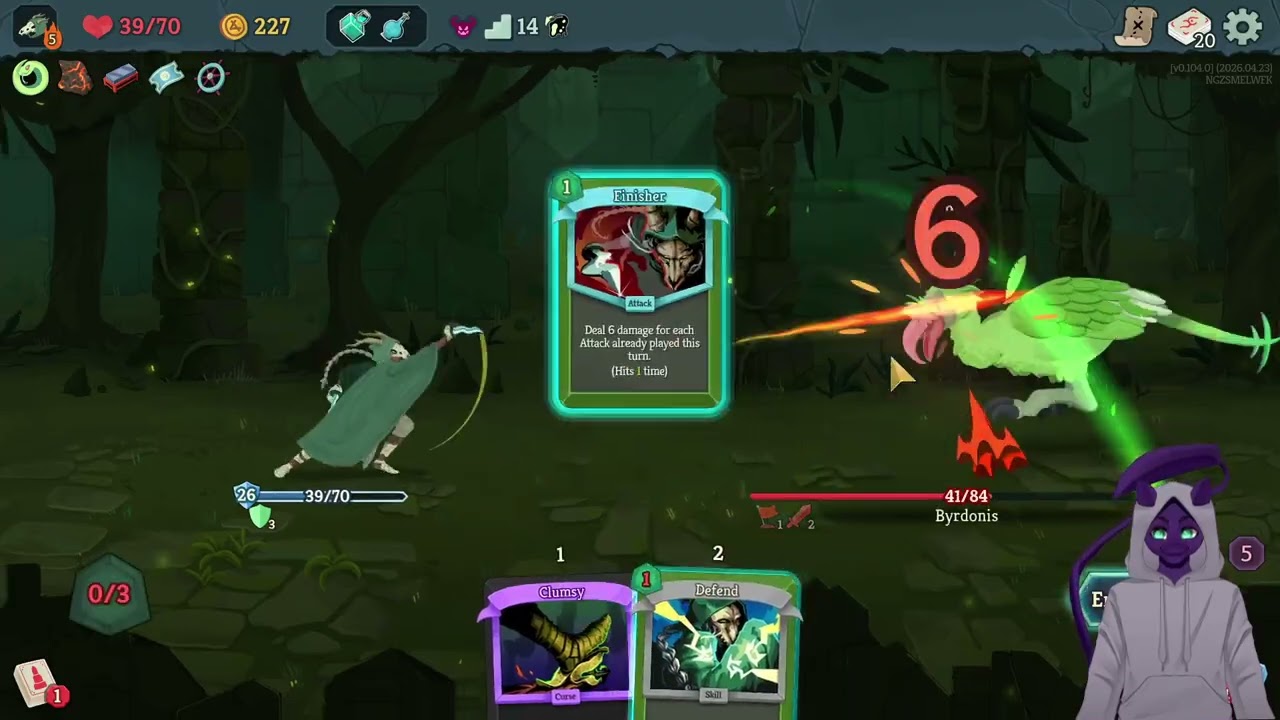Inspect the molten lava rock relic
The image size is (1280, 720).
(x=75, y=78)
